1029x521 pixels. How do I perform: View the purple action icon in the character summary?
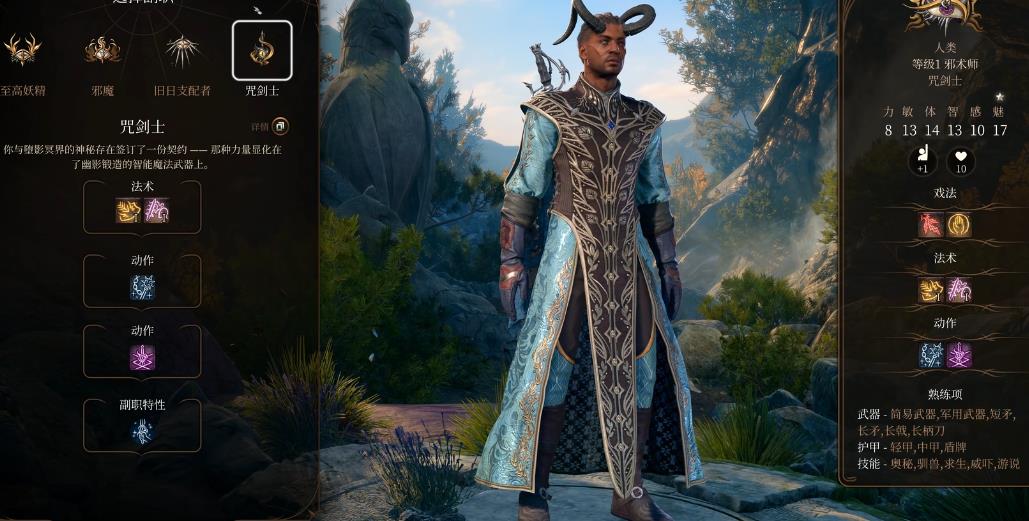[958, 355]
